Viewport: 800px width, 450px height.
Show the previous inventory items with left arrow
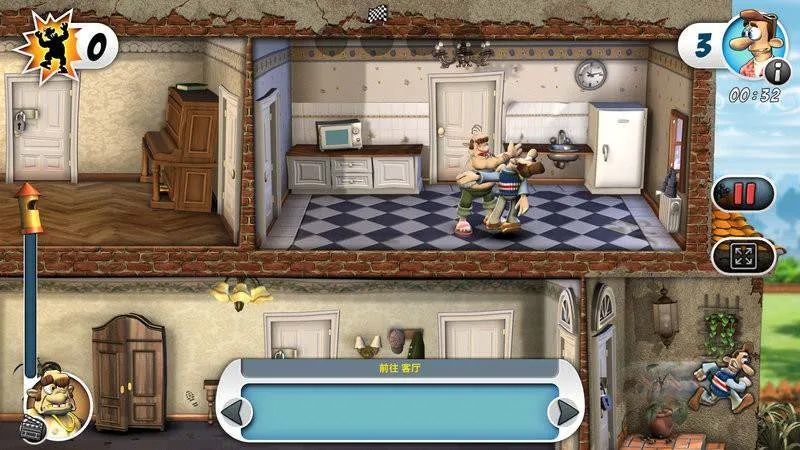click(x=234, y=411)
